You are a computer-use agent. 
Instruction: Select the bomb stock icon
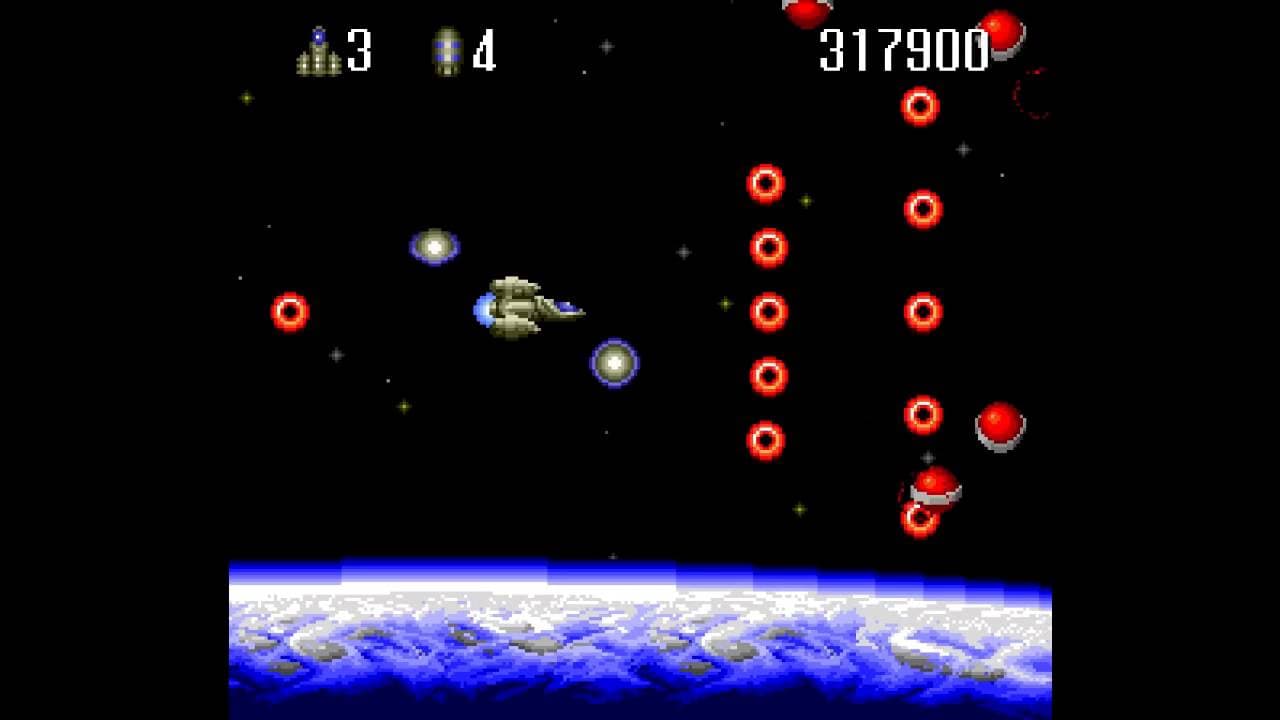click(x=447, y=52)
